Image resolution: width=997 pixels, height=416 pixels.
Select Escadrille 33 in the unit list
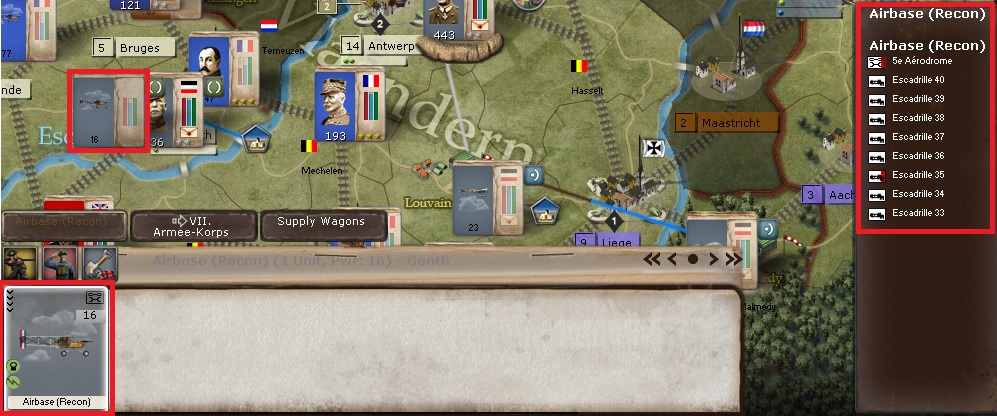(917, 213)
